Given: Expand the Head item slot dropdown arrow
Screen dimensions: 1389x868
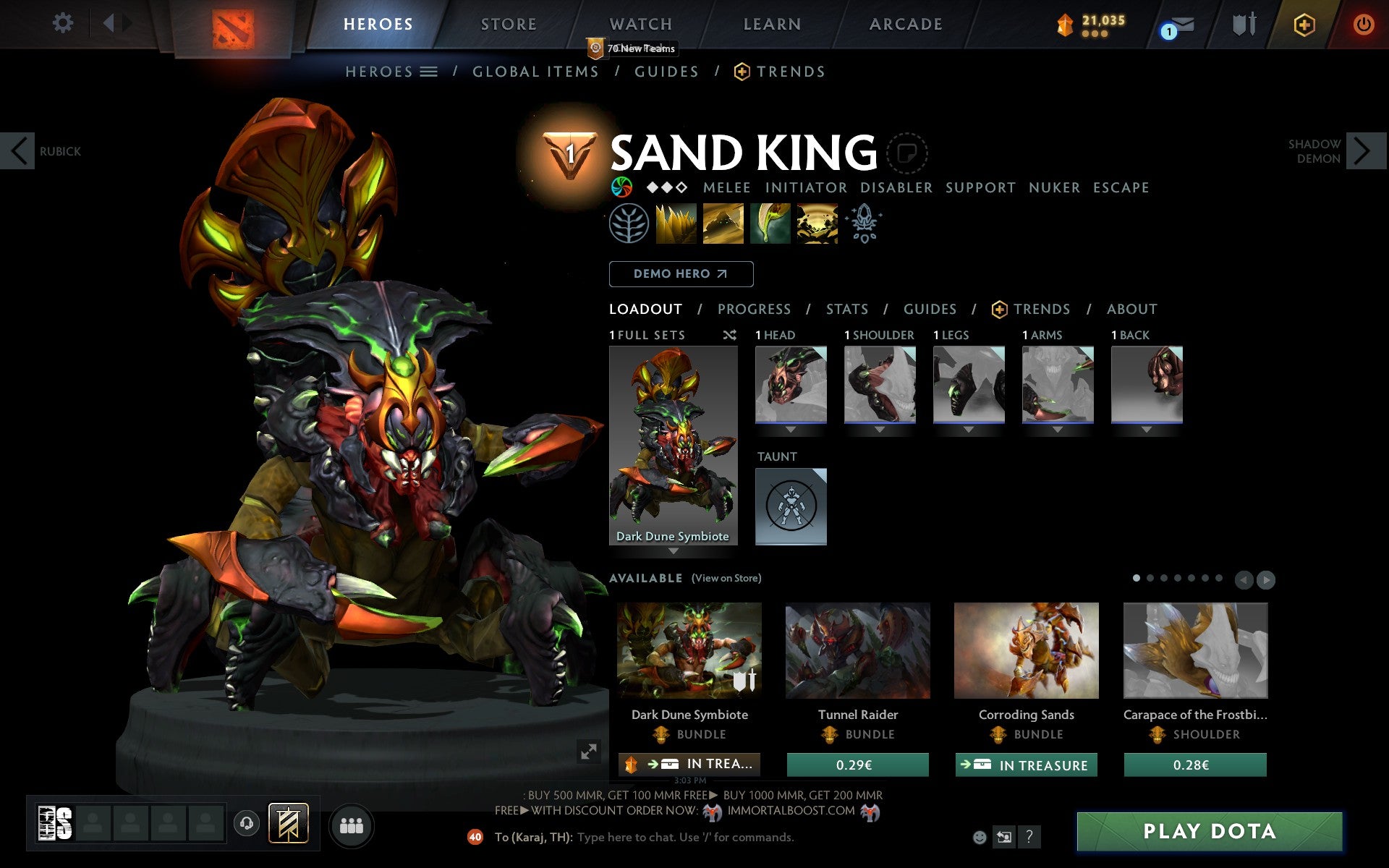Looking at the screenshot, I should click(x=791, y=428).
